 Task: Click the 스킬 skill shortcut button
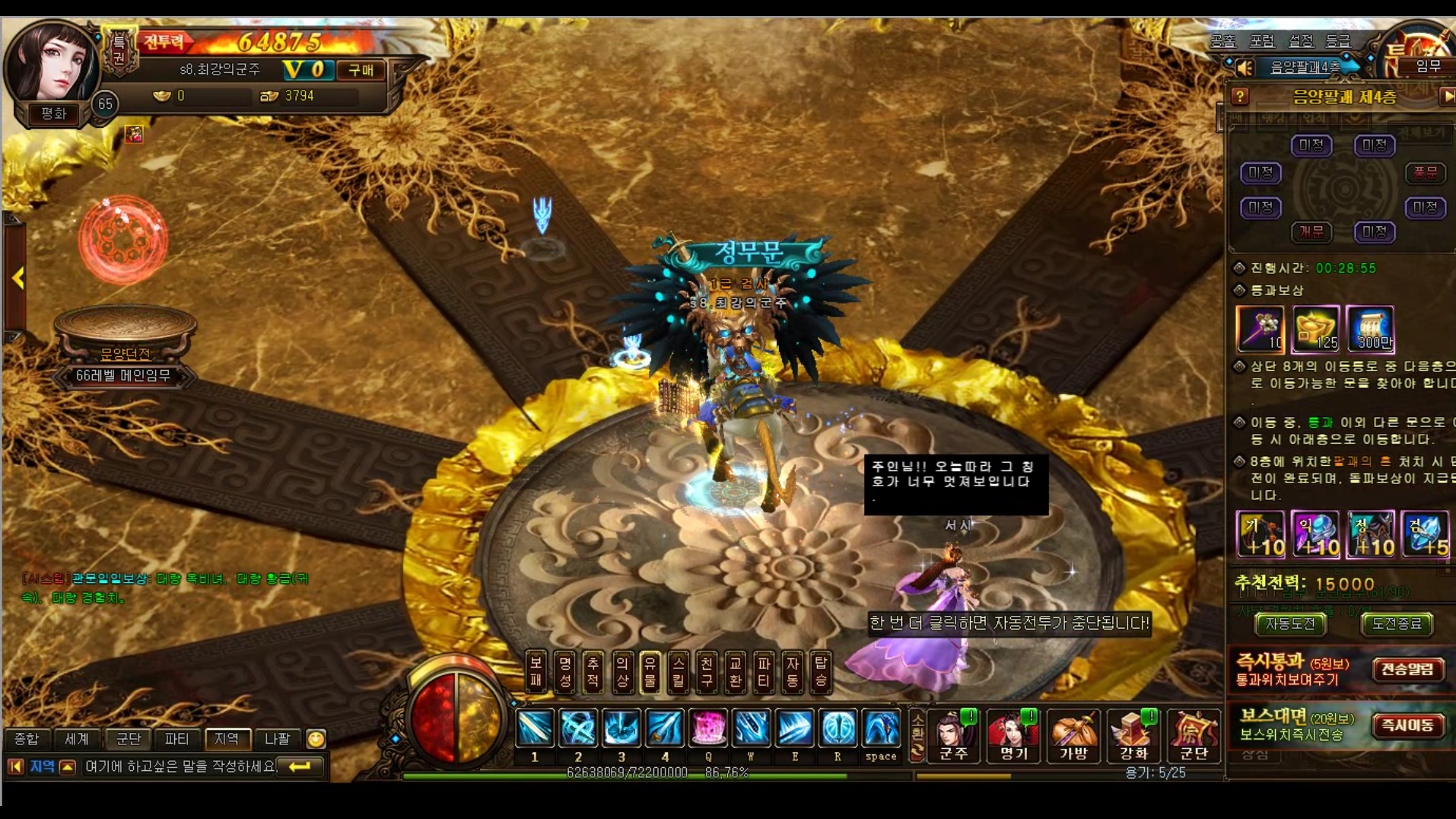coord(679,671)
